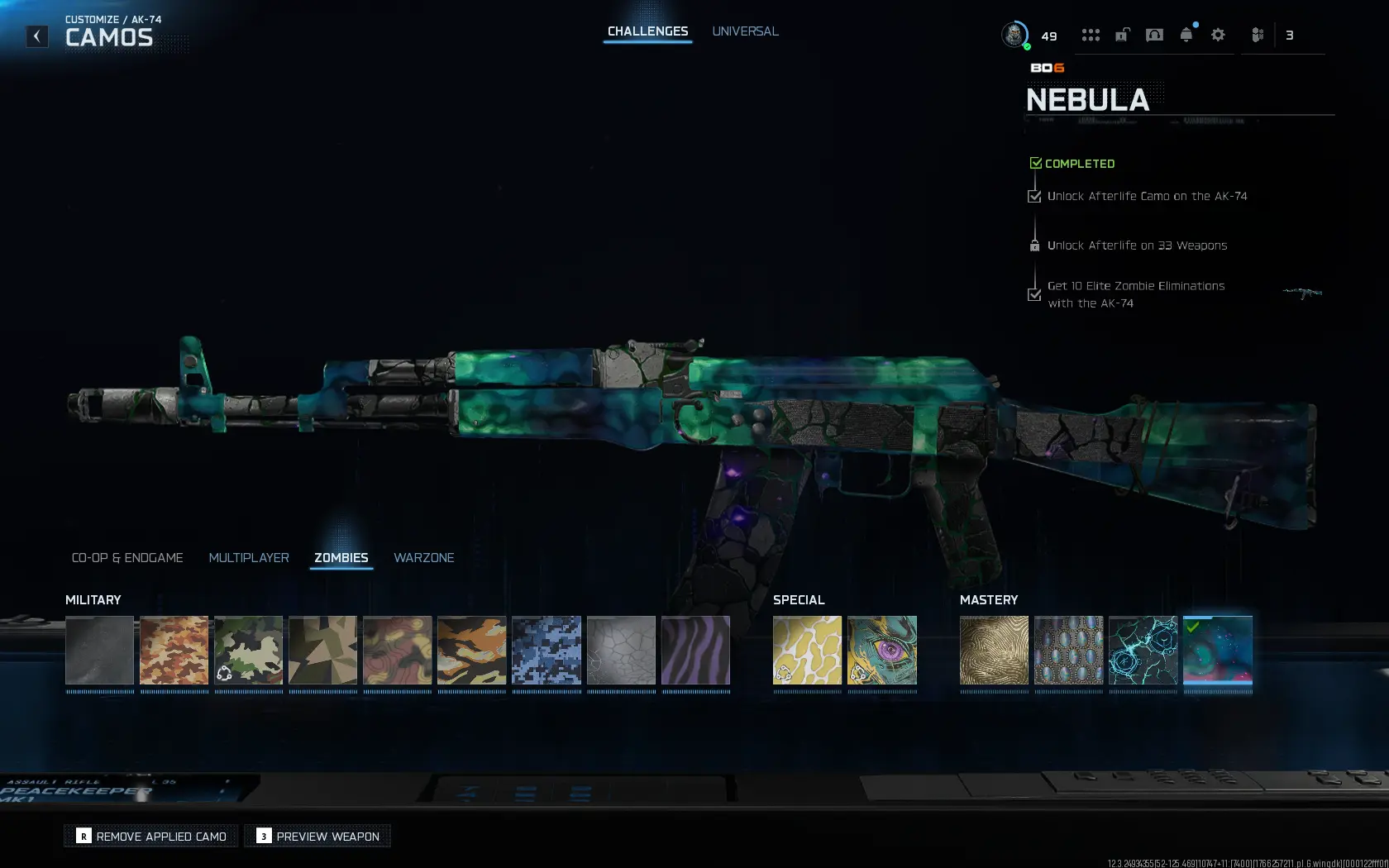
Task: Click the back arrow next to Camos
Action: click(x=36, y=36)
